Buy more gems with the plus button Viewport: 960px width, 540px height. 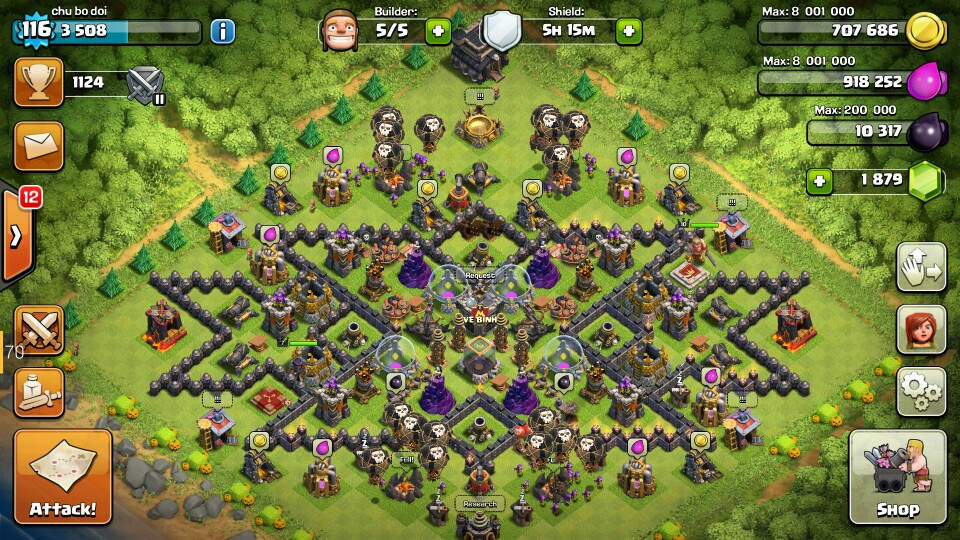(x=821, y=182)
